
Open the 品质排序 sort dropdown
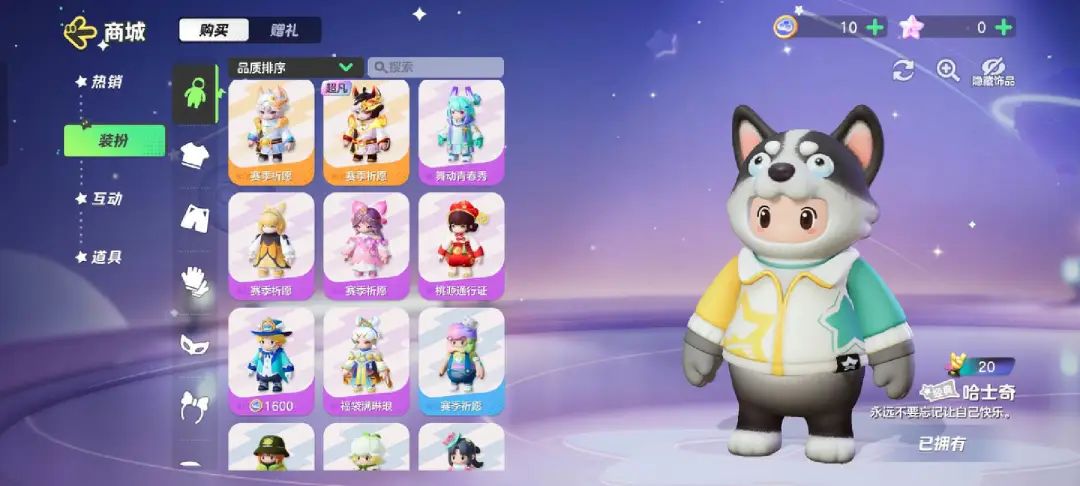pyautogui.click(x=295, y=67)
